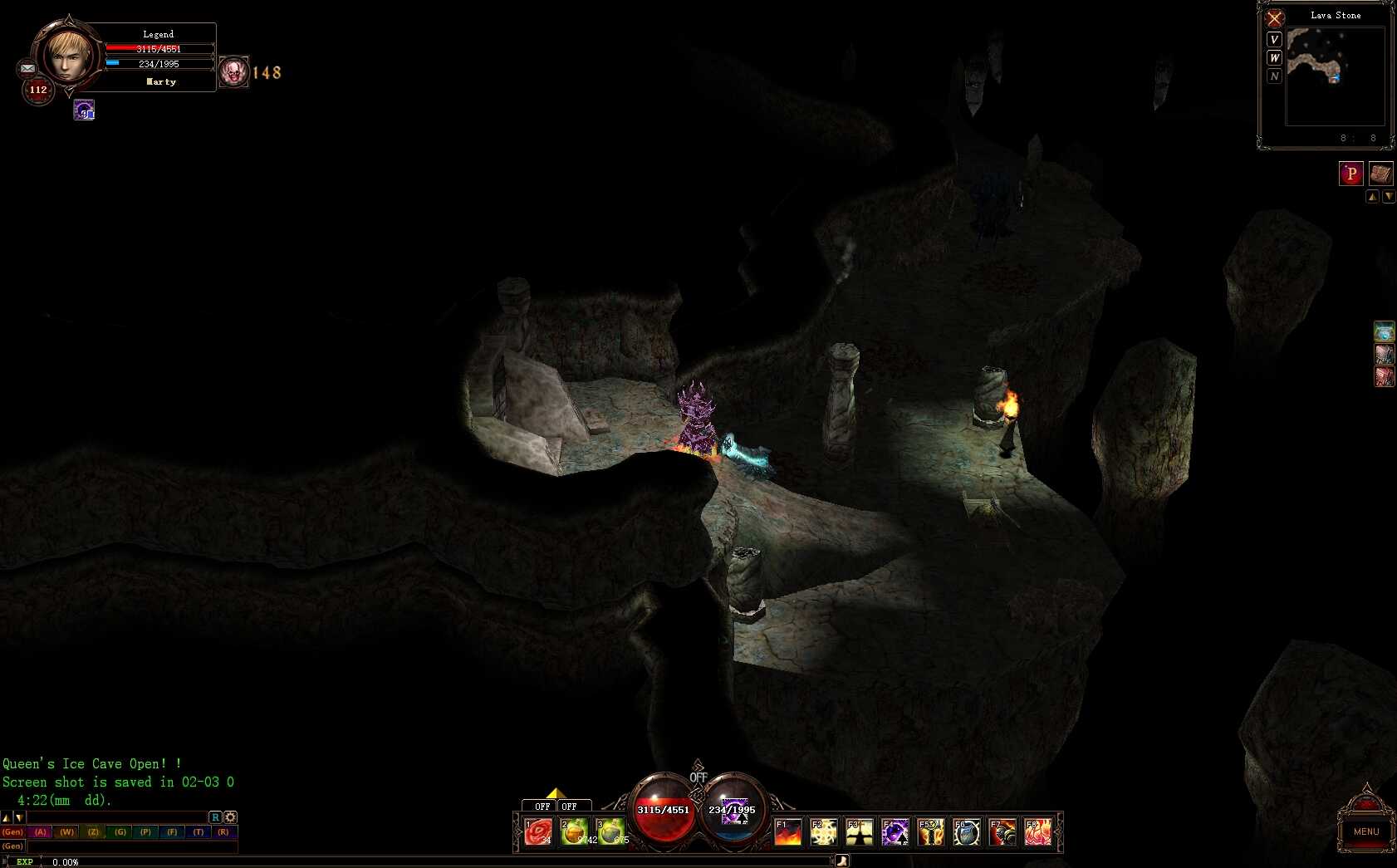The image size is (1397, 868).
Task: Close the Lava Stone minimap
Action: point(1274,18)
